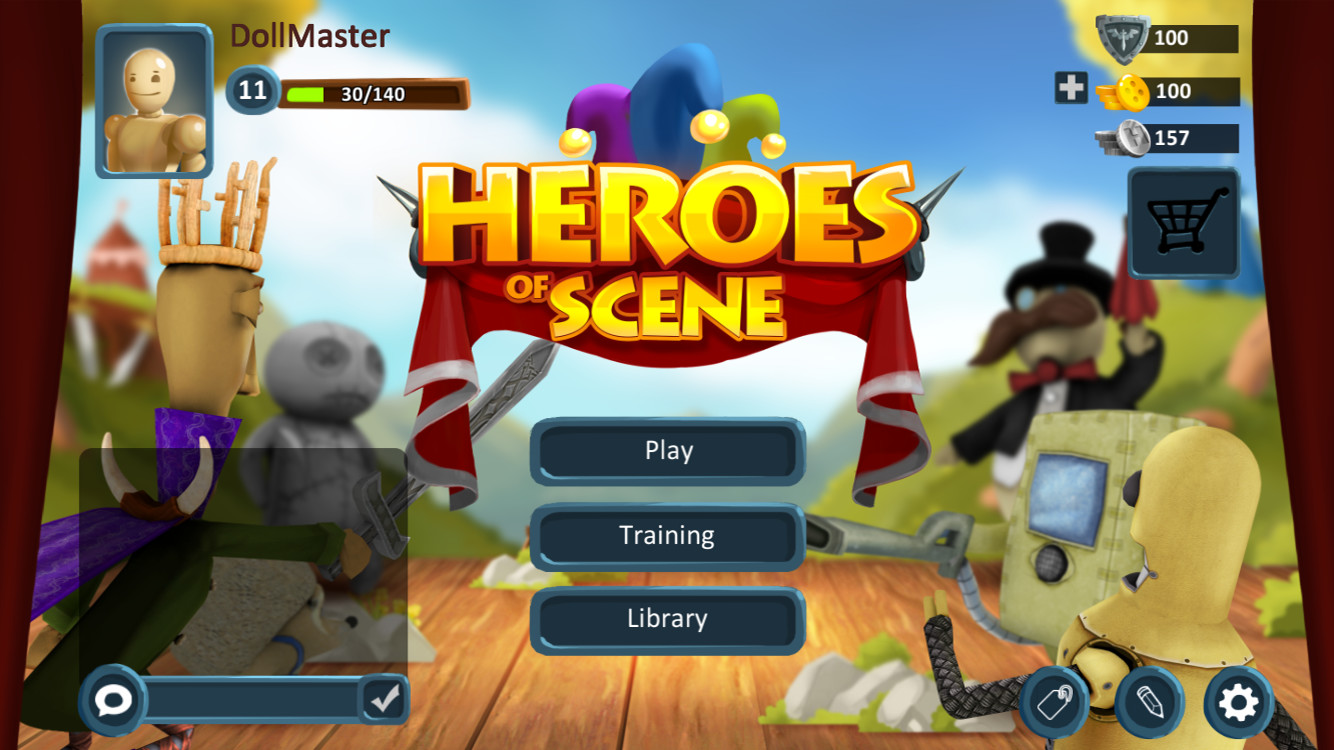The width and height of the screenshot is (1334, 750).
Task: Click the player name DollMaster
Action: point(312,36)
